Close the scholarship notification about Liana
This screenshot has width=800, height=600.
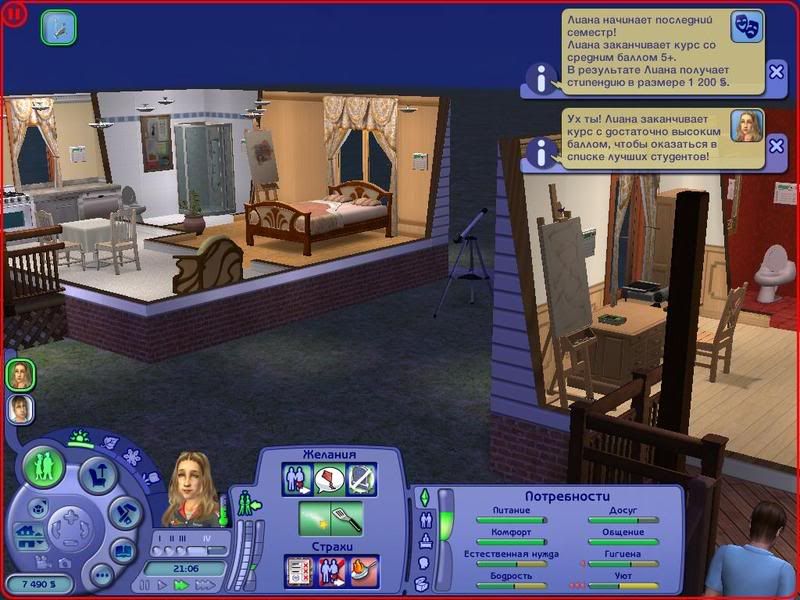(x=776, y=71)
